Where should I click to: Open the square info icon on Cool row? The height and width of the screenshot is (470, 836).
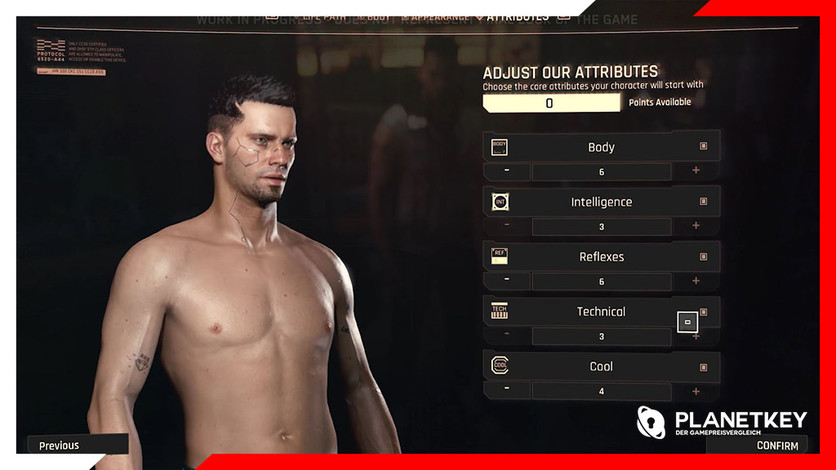[703, 366]
